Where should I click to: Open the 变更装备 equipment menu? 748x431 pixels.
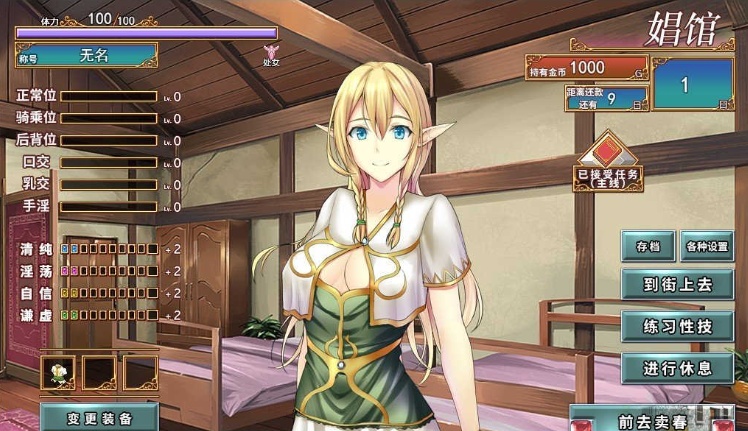point(100,418)
